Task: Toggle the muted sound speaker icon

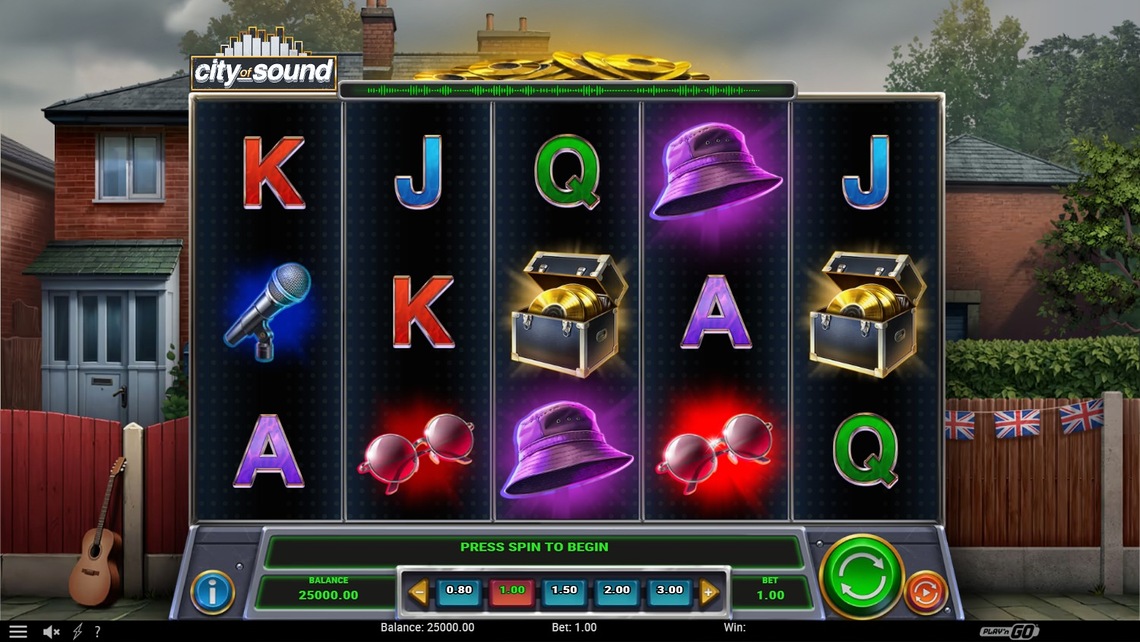Action: (50, 631)
